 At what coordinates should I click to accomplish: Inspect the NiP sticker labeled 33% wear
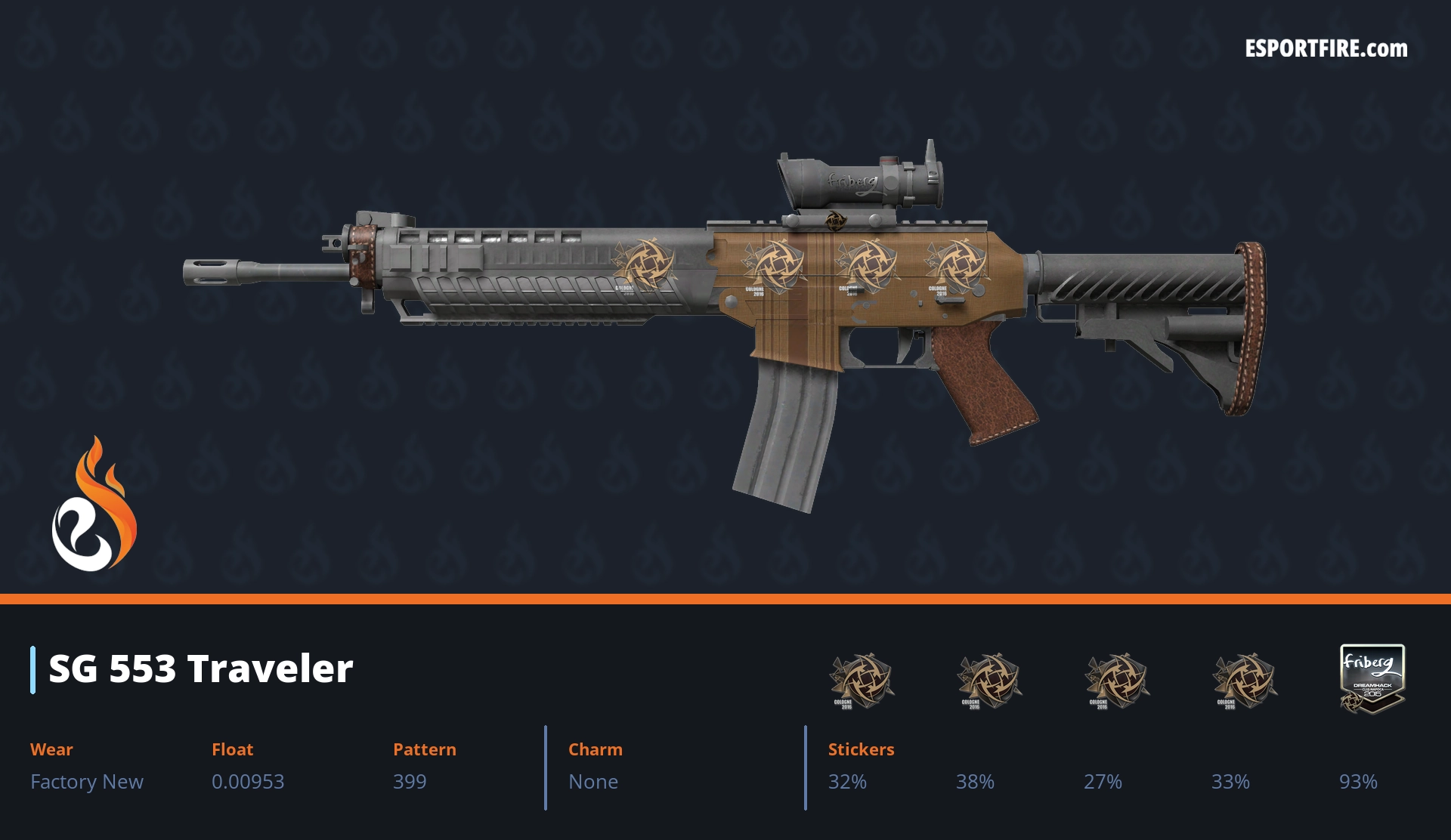1244,681
